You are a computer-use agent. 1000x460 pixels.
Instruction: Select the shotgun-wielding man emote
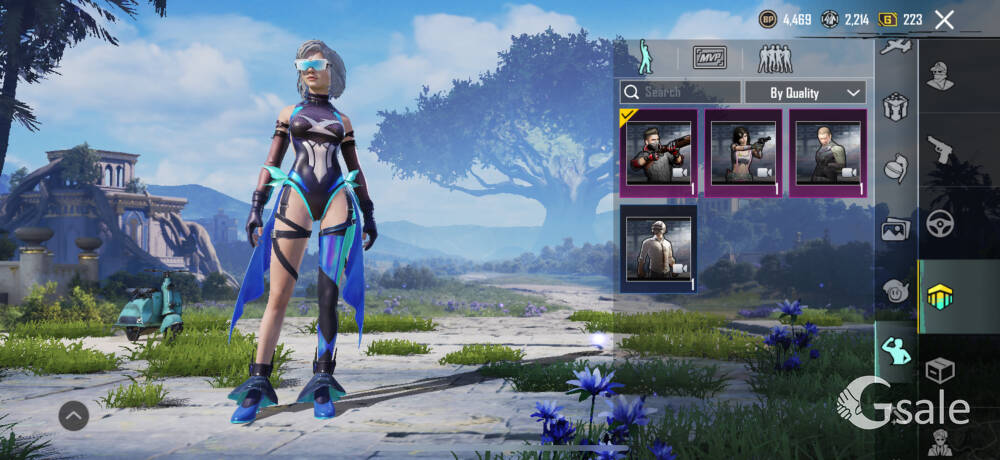pyautogui.click(x=659, y=153)
